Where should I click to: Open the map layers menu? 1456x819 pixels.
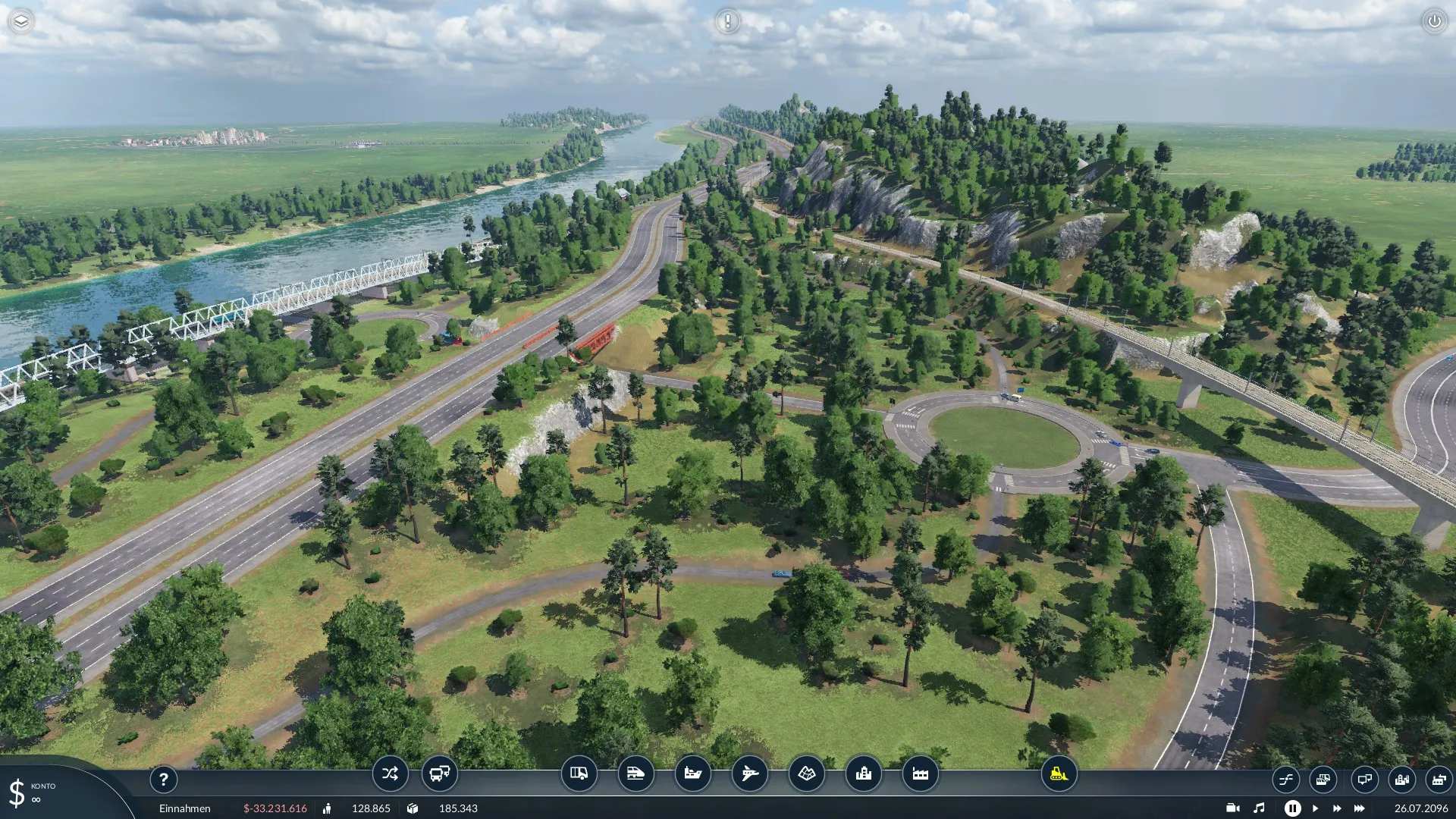coord(21,21)
